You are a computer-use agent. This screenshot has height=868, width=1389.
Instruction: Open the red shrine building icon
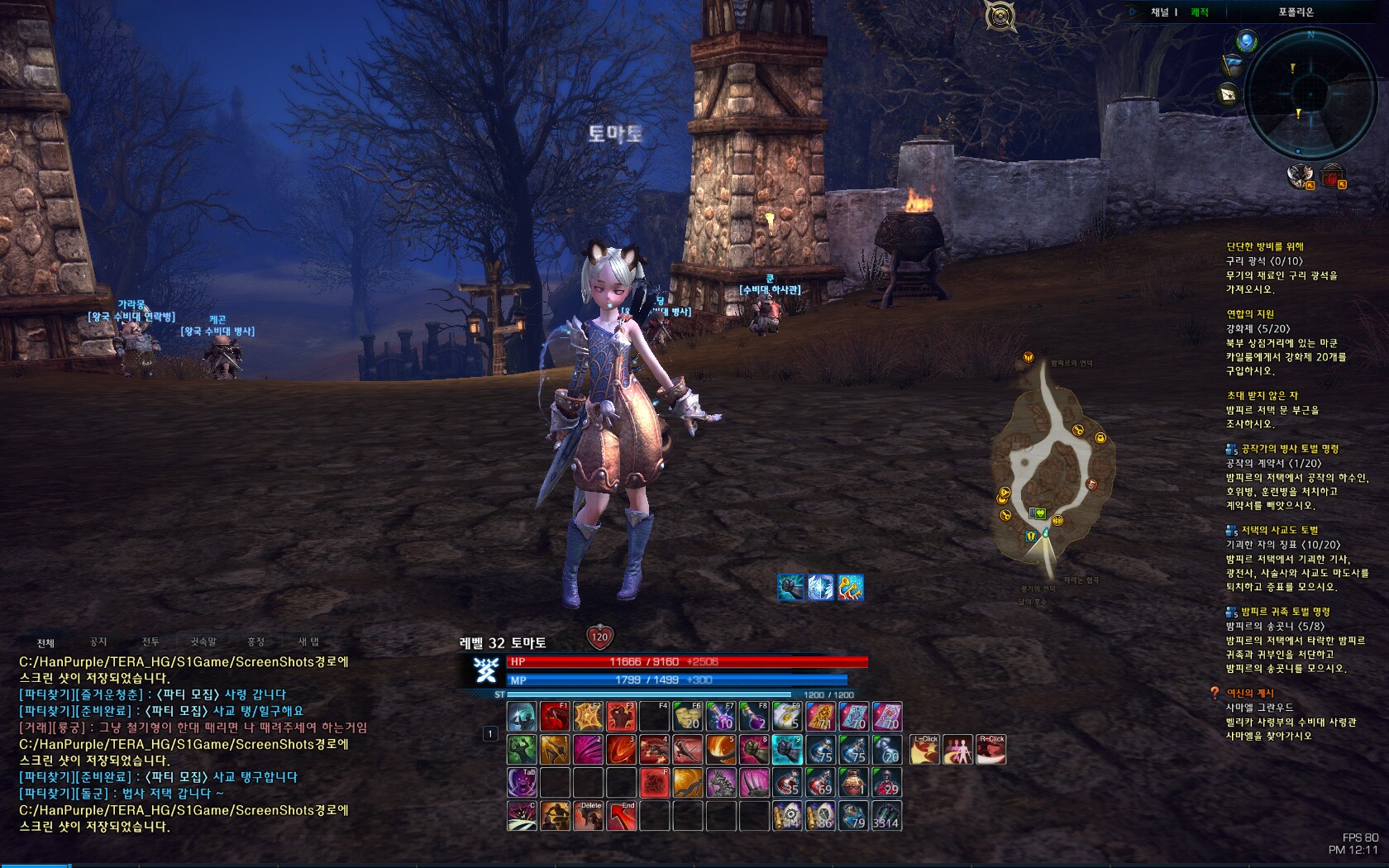click(x=1333, y=176)
